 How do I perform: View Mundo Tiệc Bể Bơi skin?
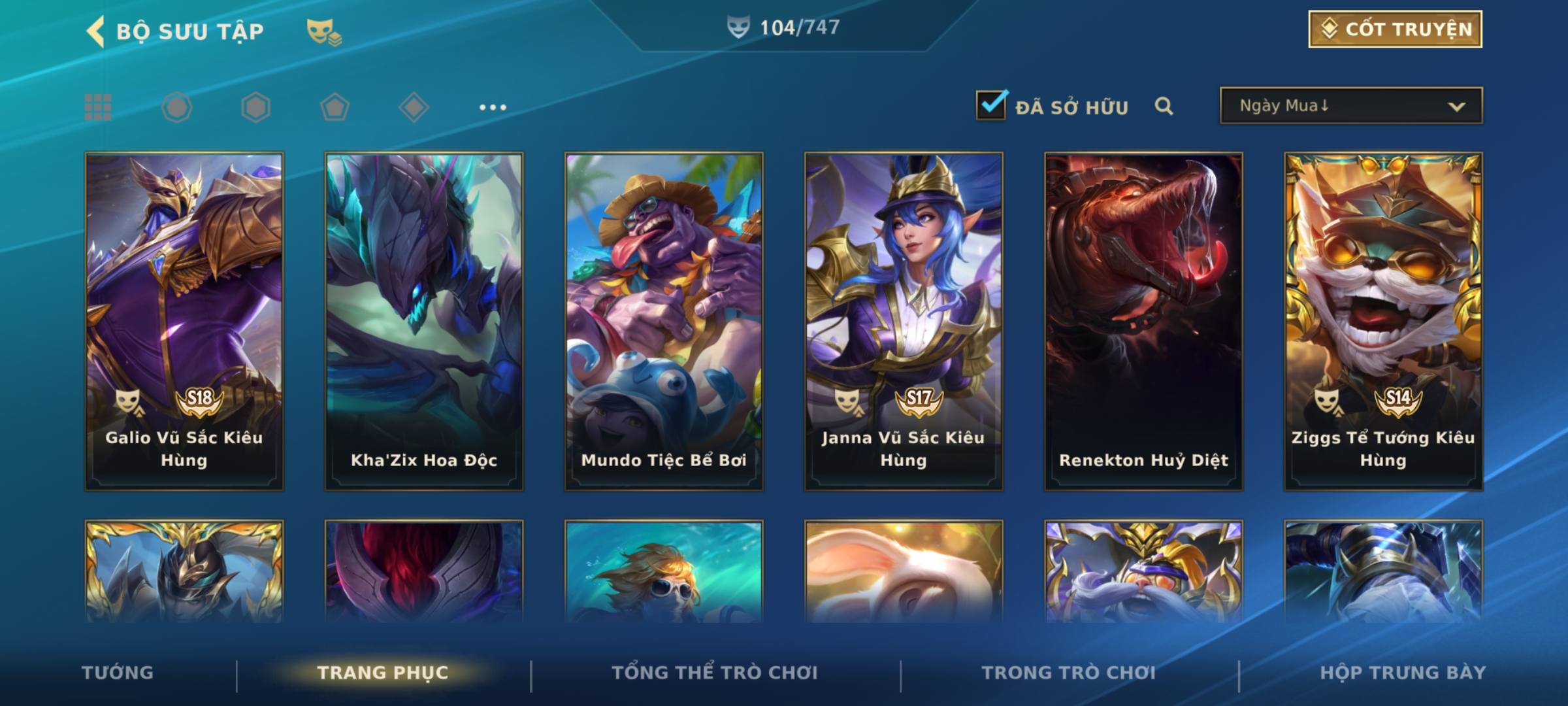(x=664, y=321)
